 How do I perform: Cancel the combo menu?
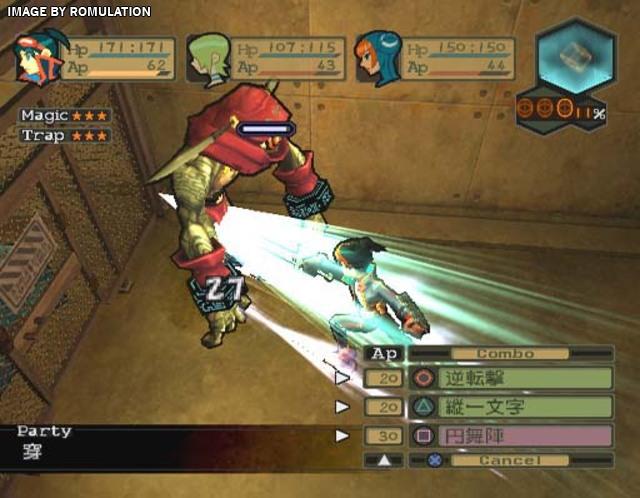[x=510, y=461]
